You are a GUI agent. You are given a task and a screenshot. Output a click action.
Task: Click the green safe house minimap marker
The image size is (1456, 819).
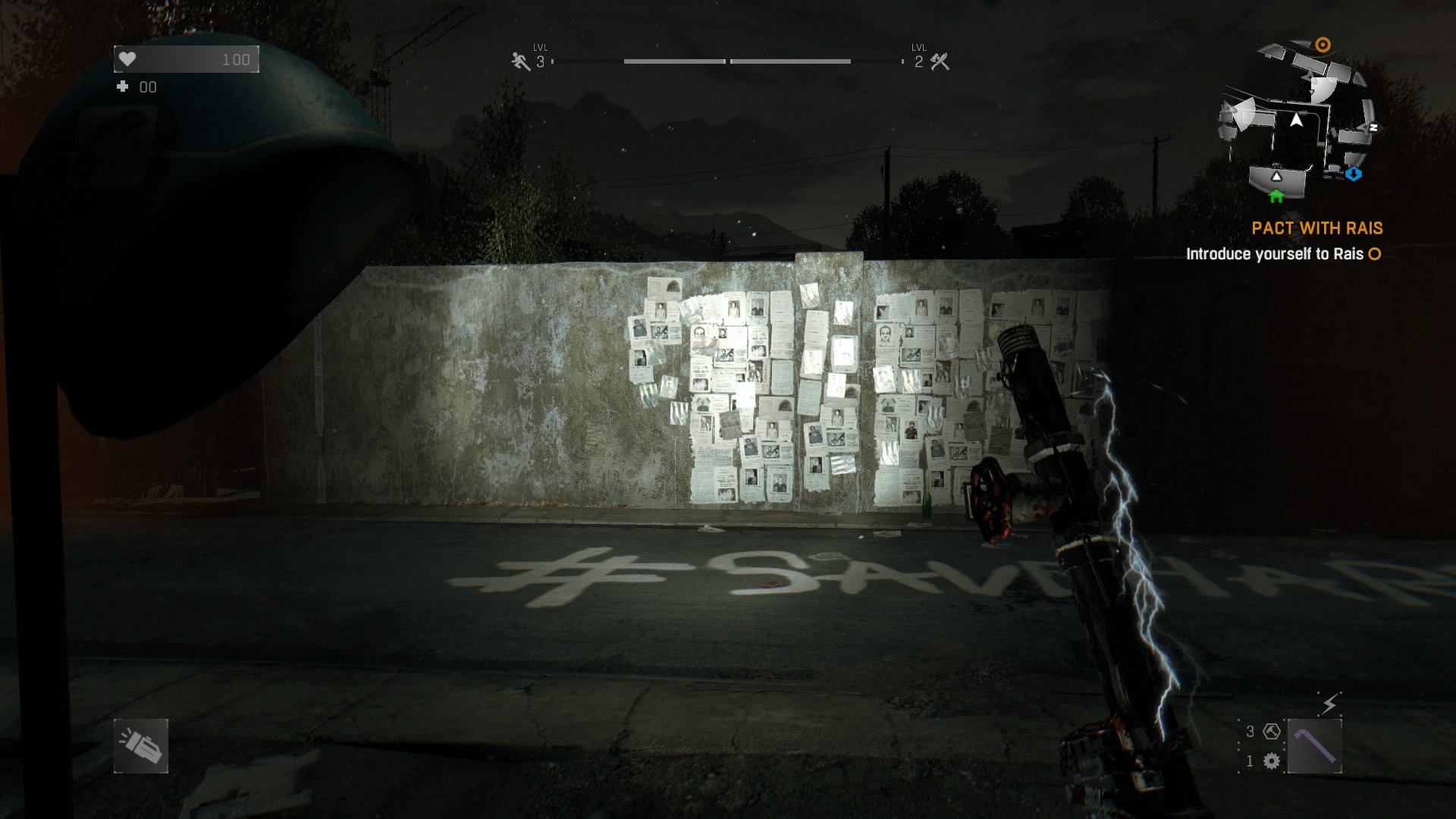tap(1276, 196)
